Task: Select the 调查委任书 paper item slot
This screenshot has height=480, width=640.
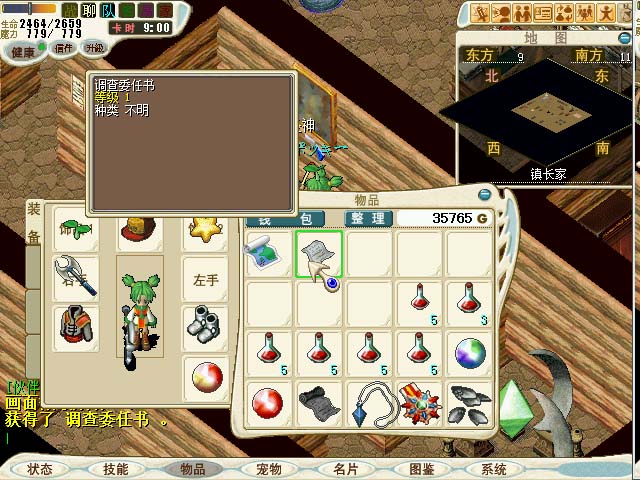Action: (319, 253)
